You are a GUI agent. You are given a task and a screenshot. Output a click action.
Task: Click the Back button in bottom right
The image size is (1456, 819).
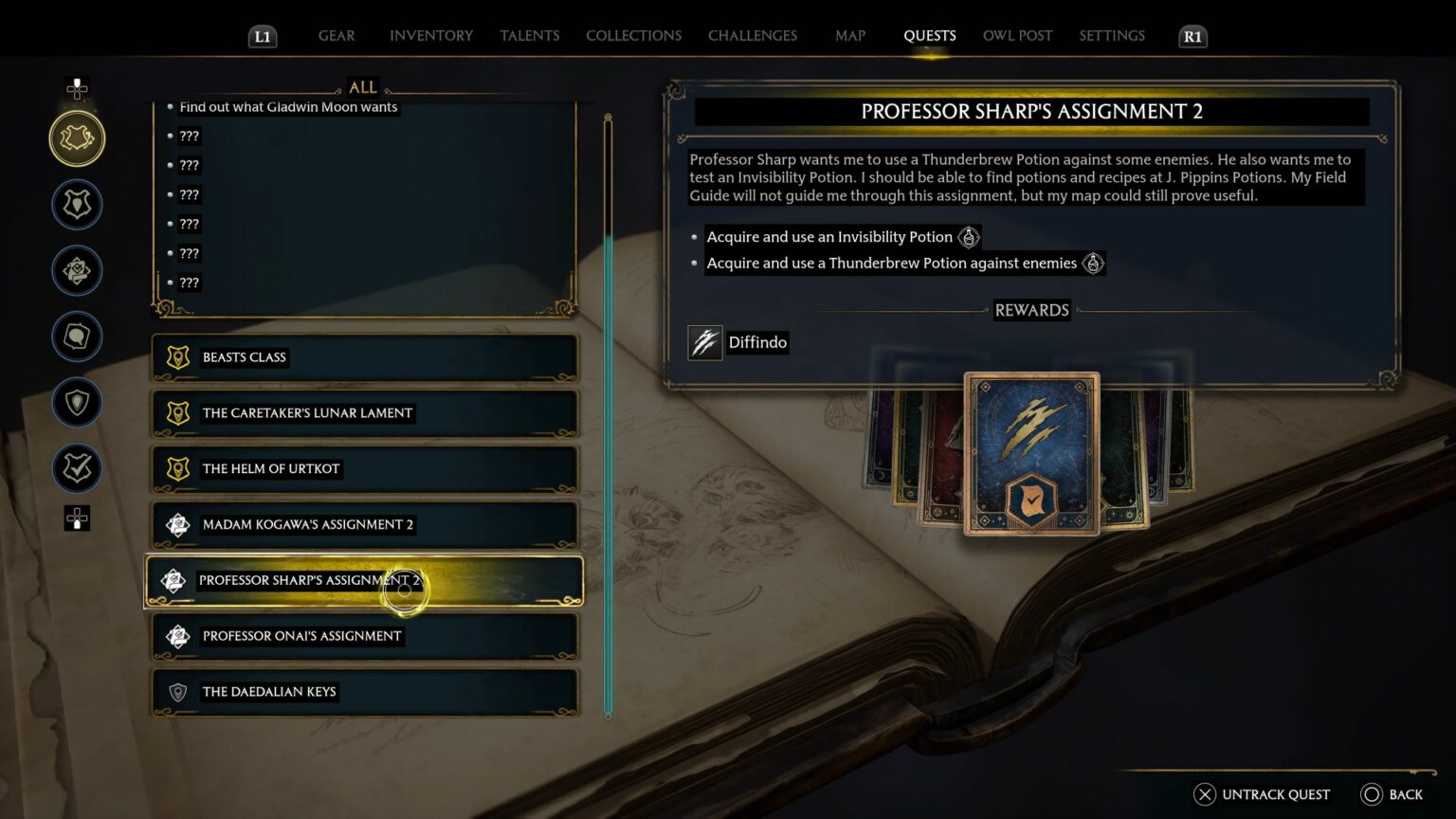click(1393, 794)
